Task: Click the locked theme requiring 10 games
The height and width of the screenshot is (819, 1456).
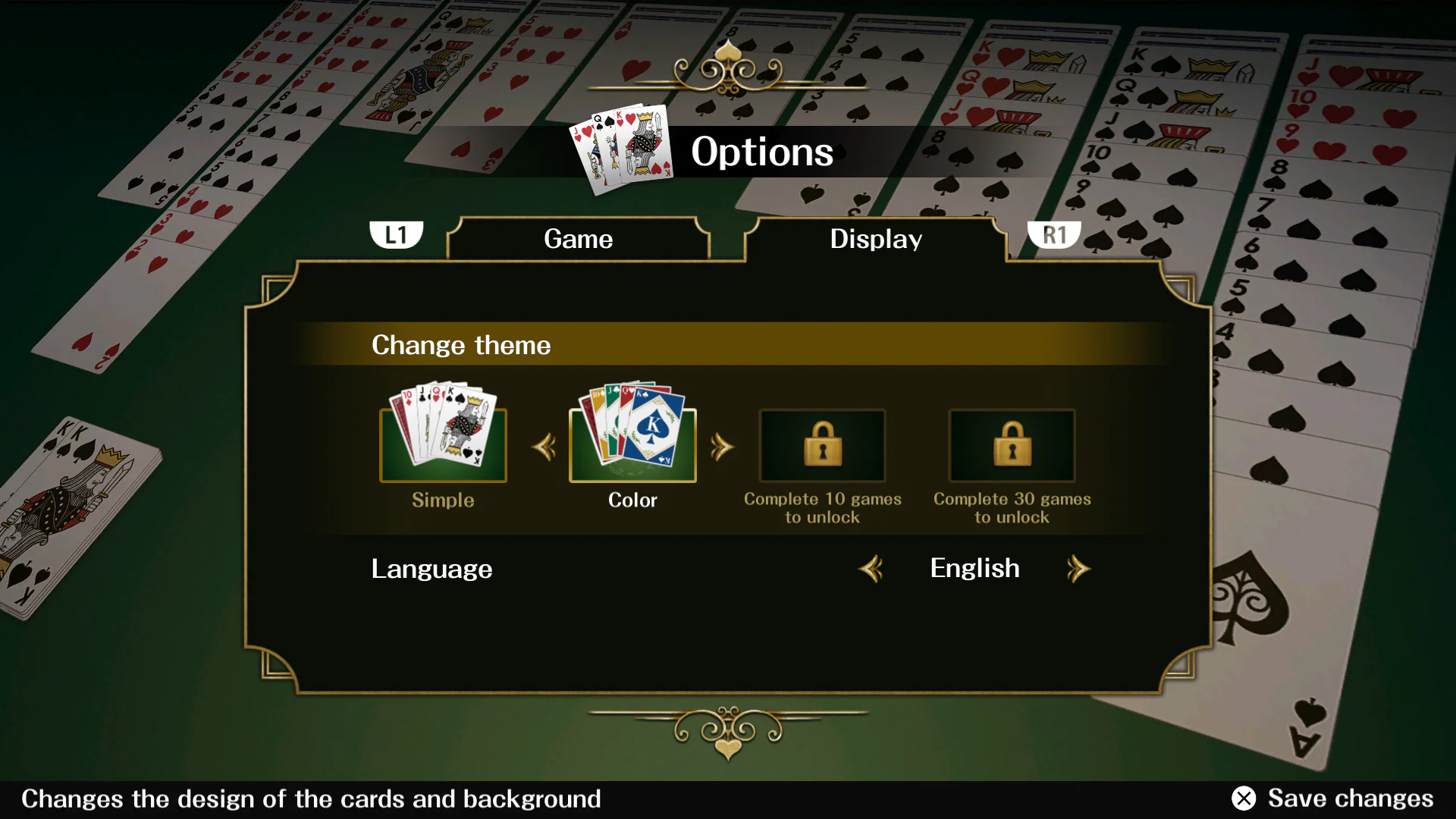Action: pyautogui.click(x=822, y=446)
